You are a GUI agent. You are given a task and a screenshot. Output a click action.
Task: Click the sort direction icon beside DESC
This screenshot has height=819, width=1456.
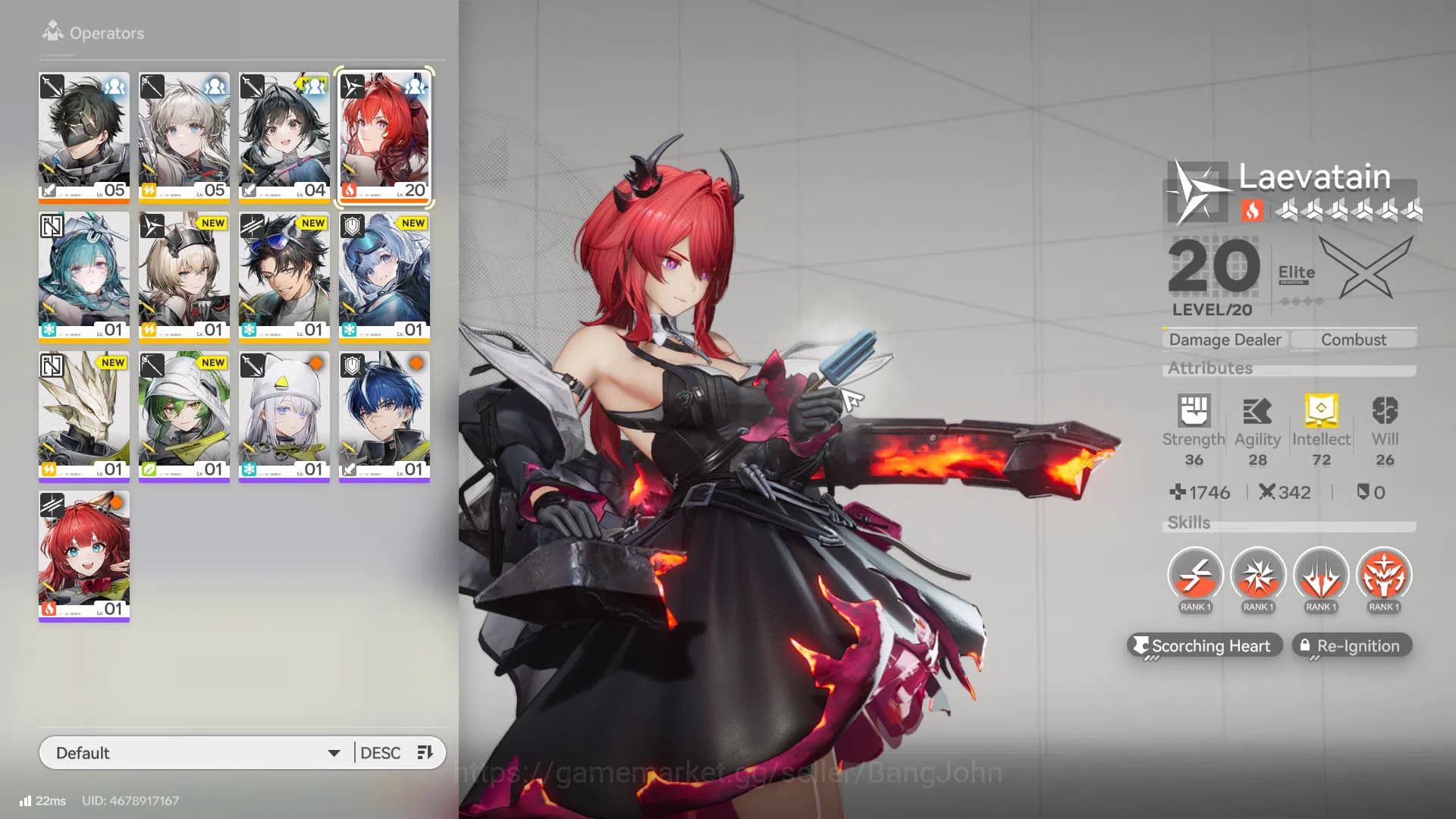[x=424, y=752]
